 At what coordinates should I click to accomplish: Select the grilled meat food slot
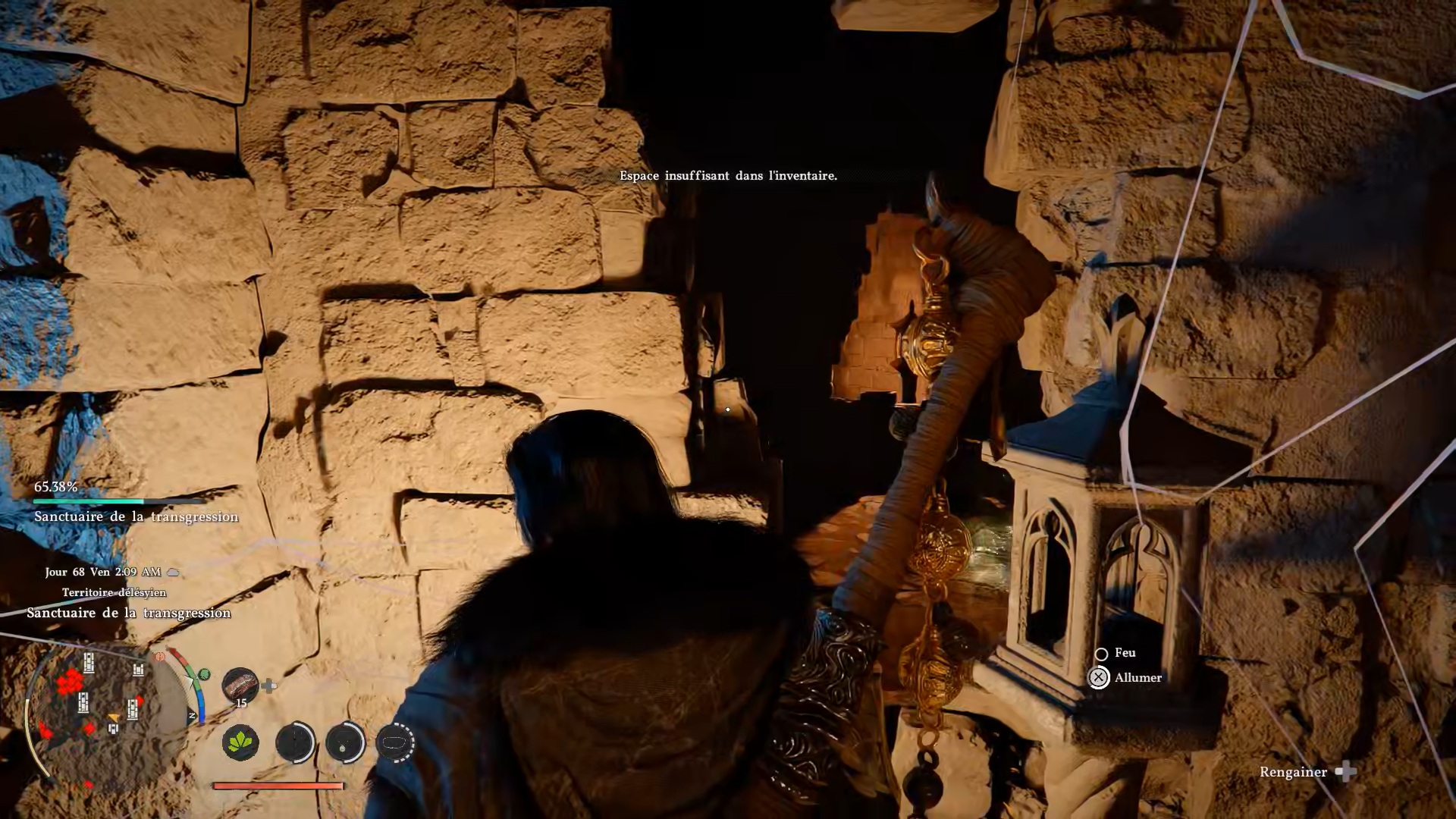240,685
